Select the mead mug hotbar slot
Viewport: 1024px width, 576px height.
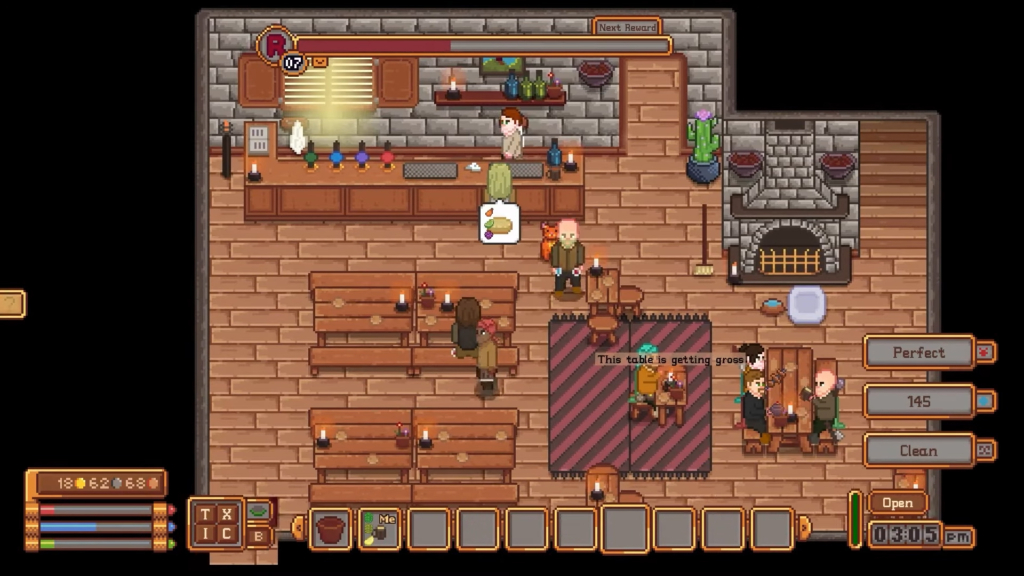(x=380, y=528)
